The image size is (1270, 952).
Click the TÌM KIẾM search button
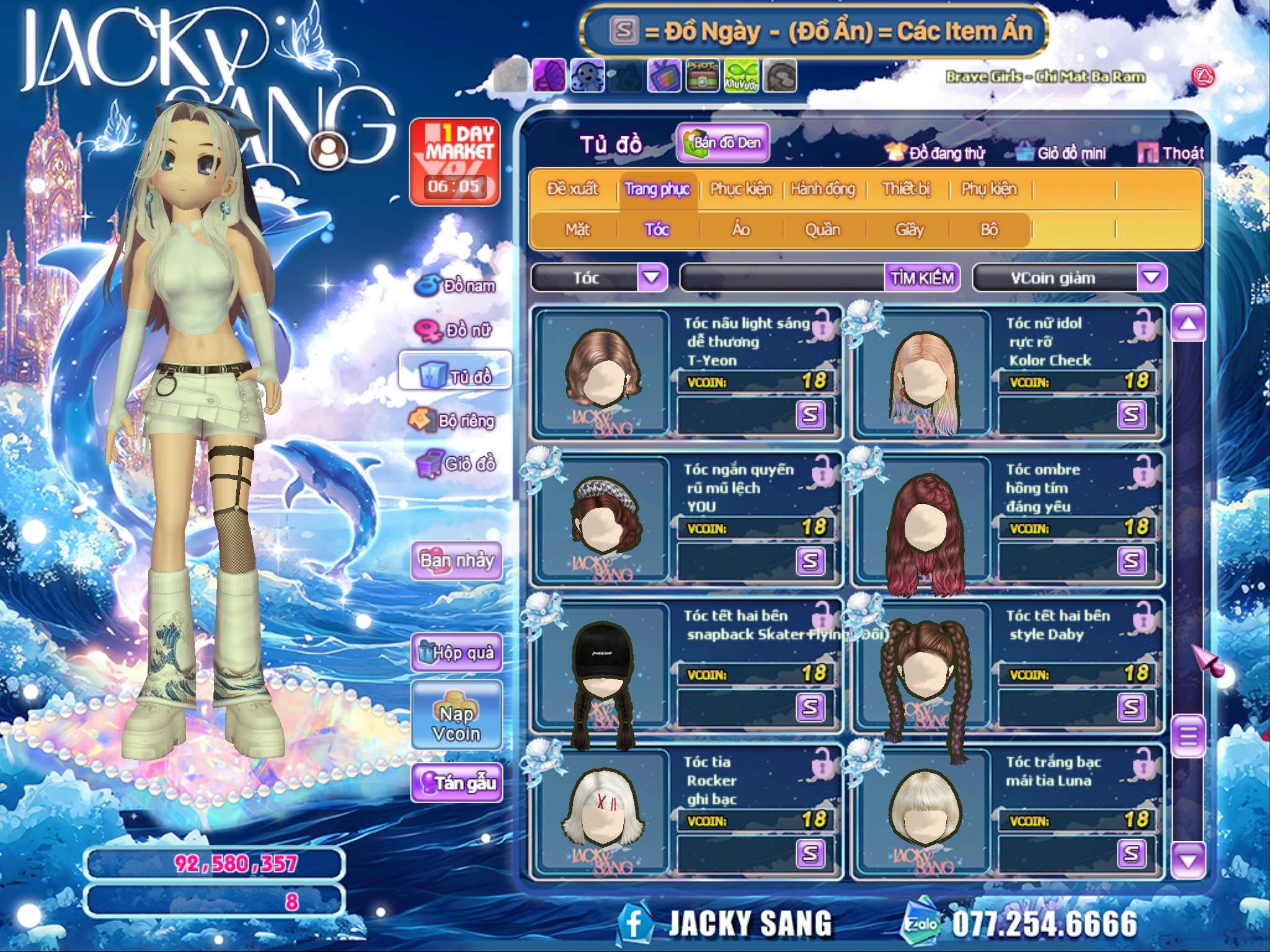[922, 278]
